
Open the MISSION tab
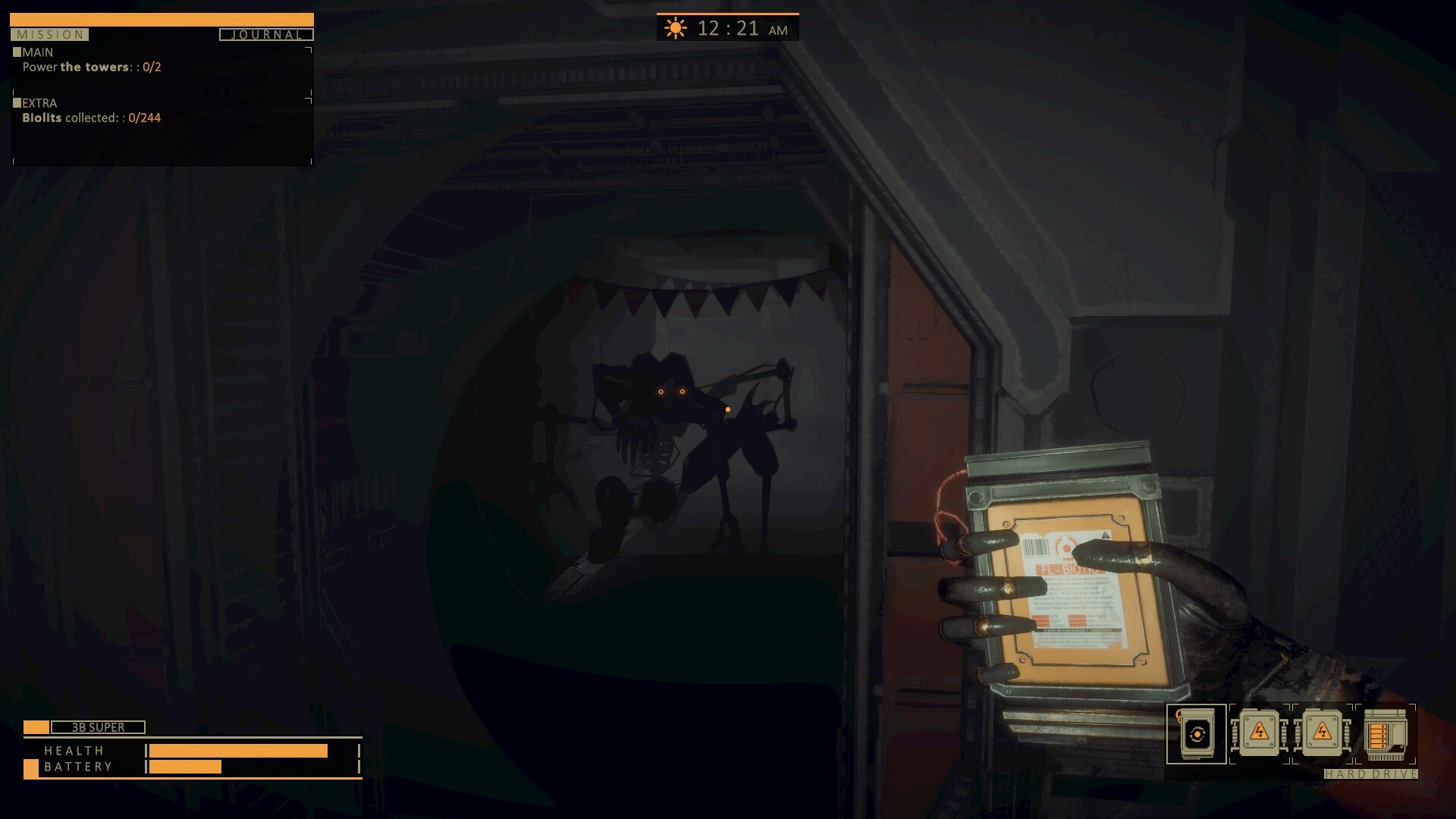[49, 34]
